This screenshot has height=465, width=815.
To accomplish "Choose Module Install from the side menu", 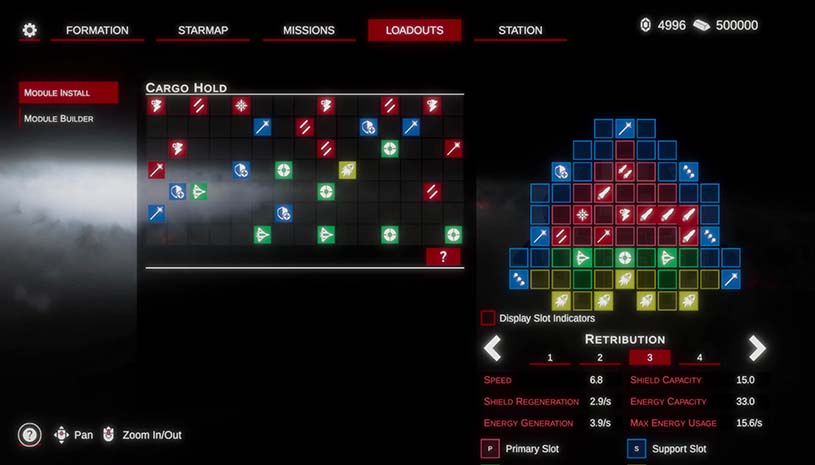I will (68, 93).
